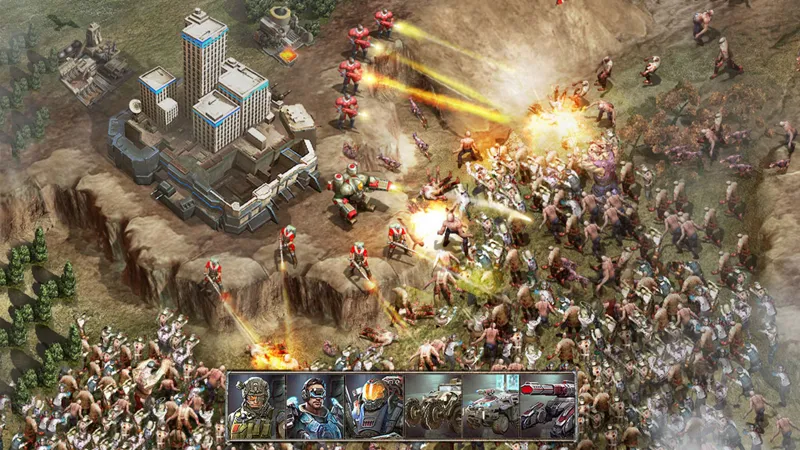Choose the white and red combat vehicle

coord(489,406)
